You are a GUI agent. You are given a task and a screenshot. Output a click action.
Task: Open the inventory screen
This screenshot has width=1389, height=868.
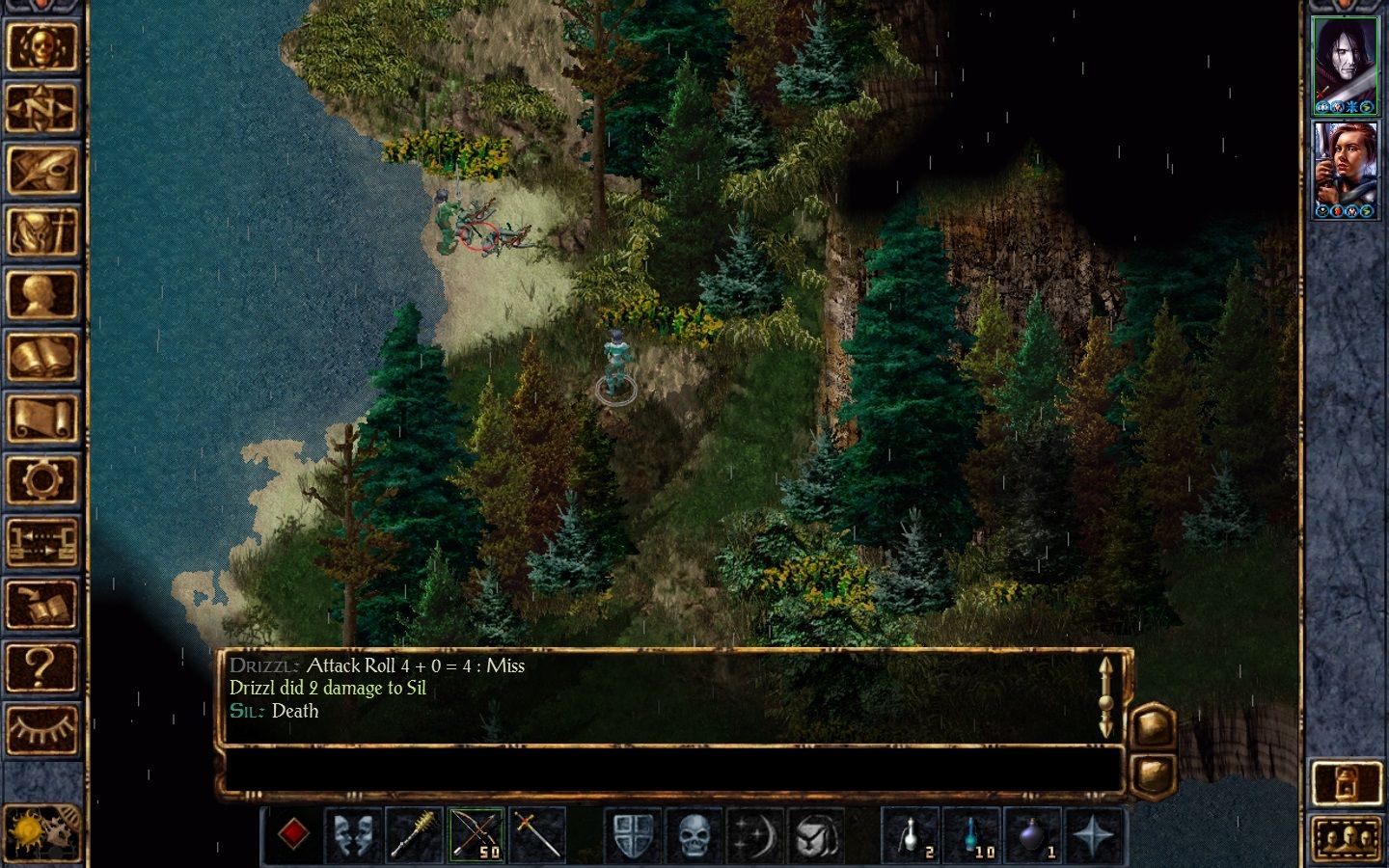tap(41, 232)
